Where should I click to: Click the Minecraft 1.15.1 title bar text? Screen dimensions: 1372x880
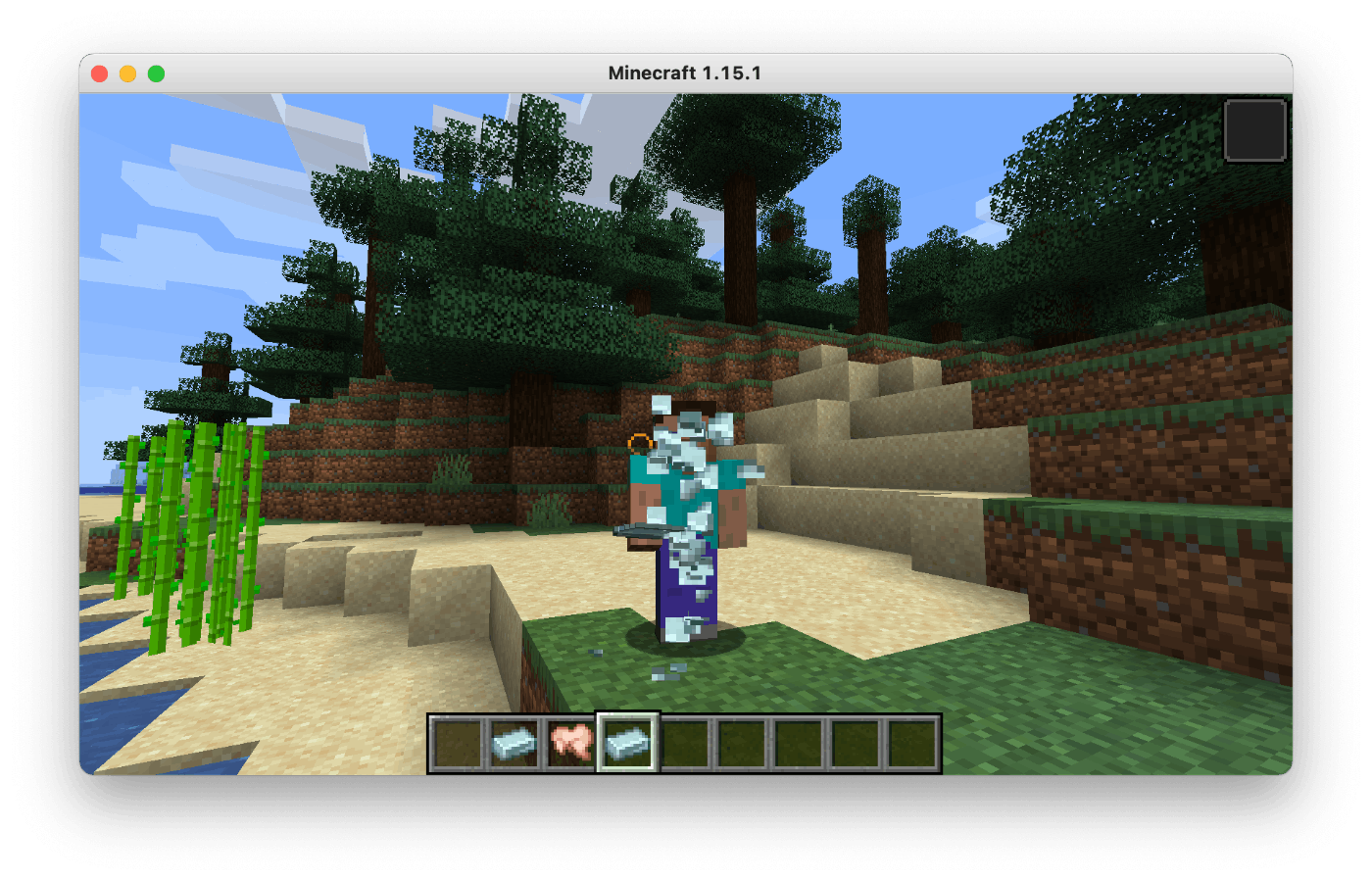point(685,72)
